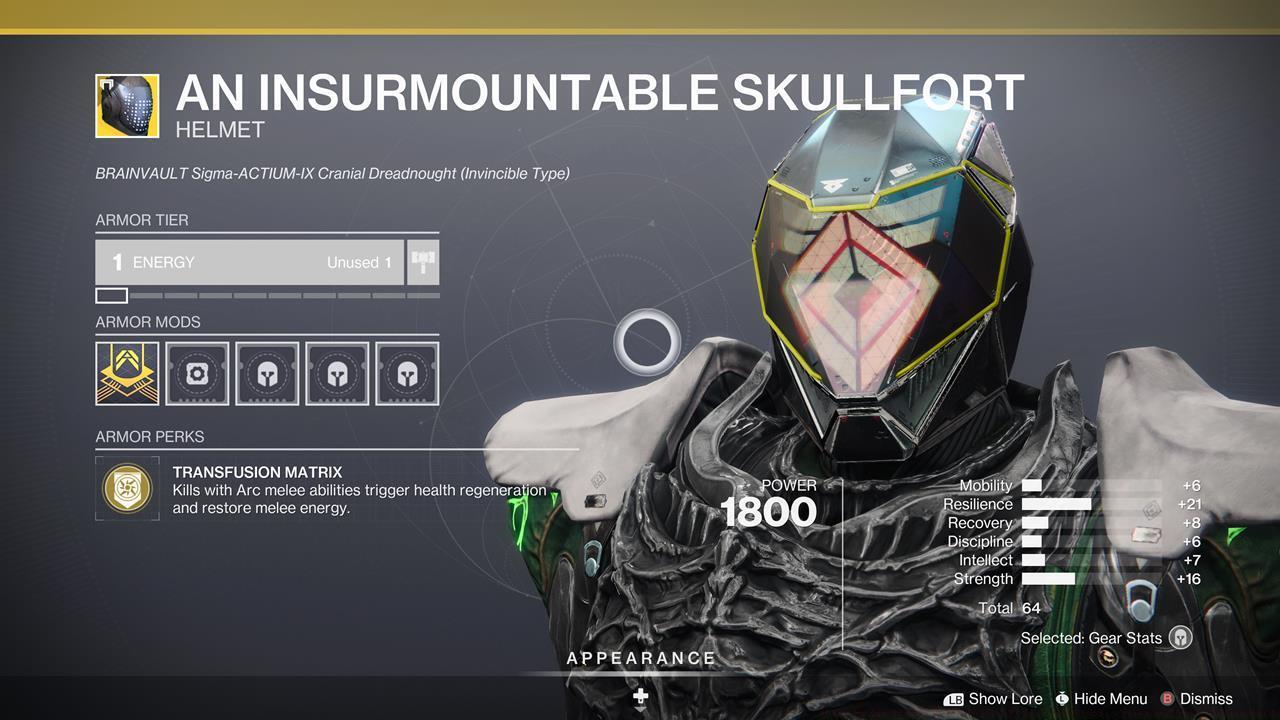The image size is (1280, 720).
Task: Click Dismiss to close the item details
Action: (1208, 699)
